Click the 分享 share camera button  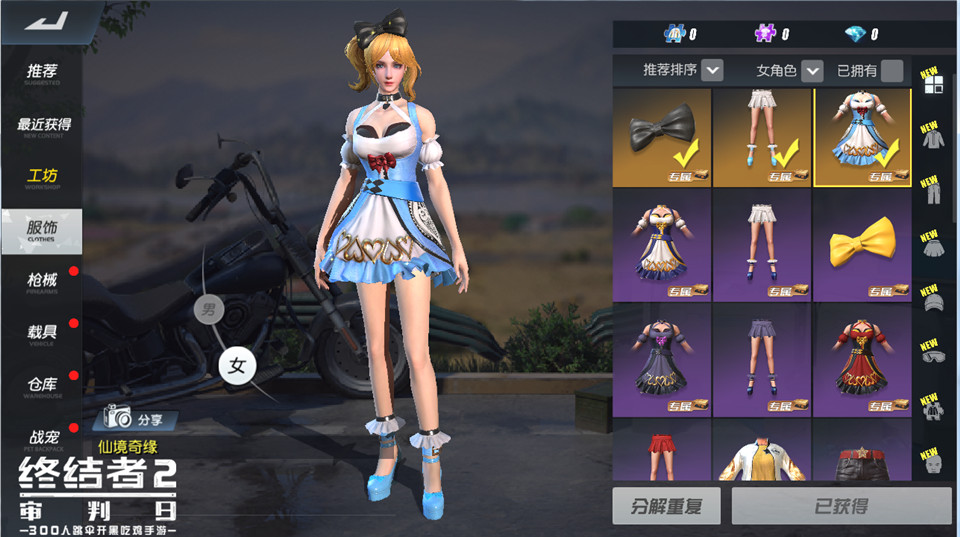point(135,418)
